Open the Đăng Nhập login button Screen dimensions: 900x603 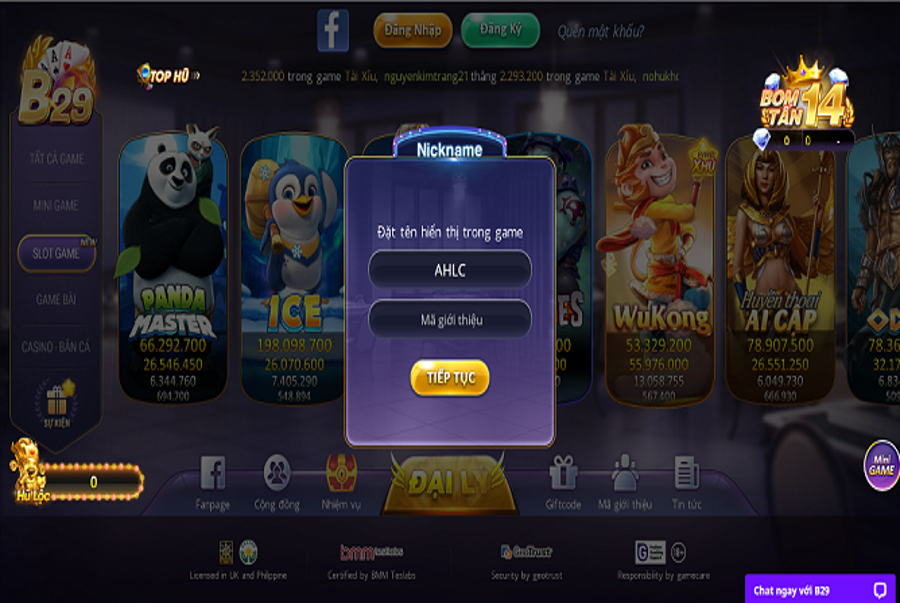tap(413, 30)
